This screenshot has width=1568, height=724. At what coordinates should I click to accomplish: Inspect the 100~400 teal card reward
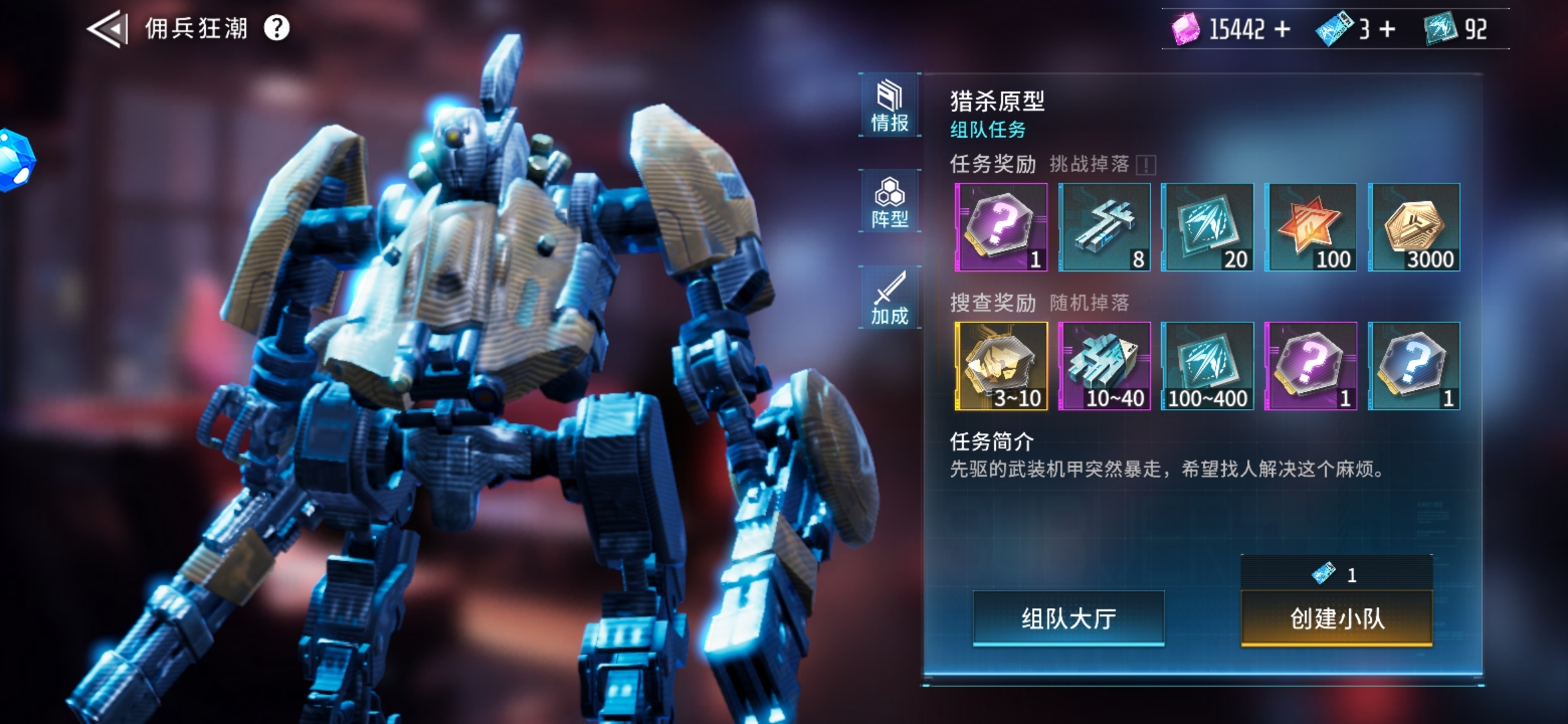tap(1207, 366)
